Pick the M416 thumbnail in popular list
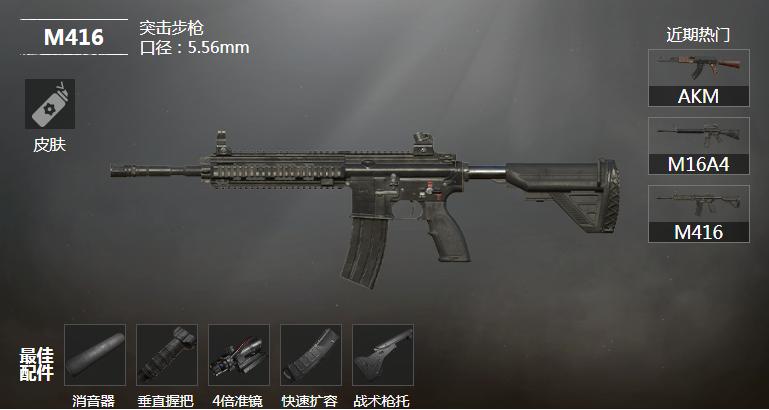 coord(698,213)
